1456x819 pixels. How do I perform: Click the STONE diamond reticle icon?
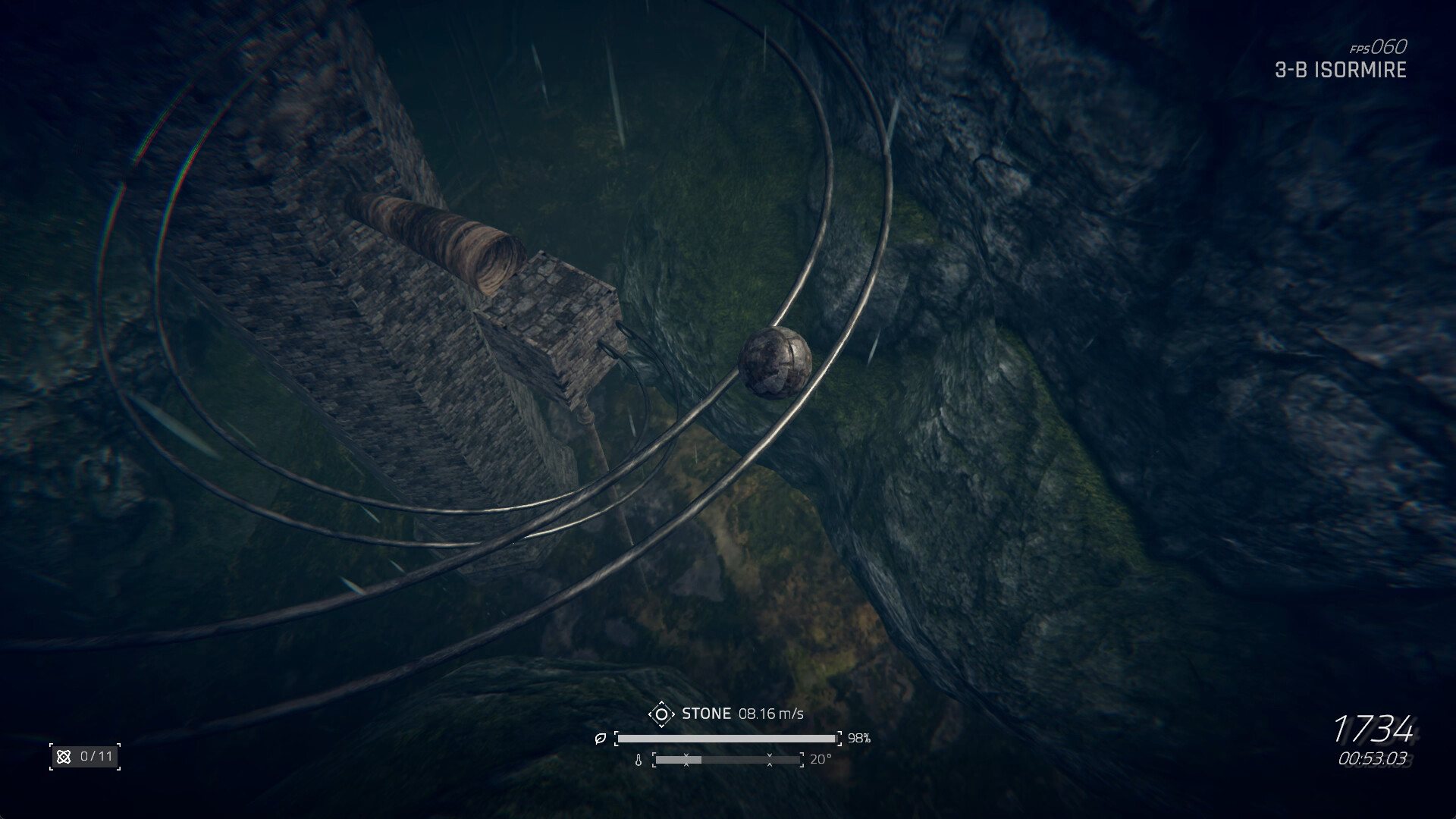[662, 714]
